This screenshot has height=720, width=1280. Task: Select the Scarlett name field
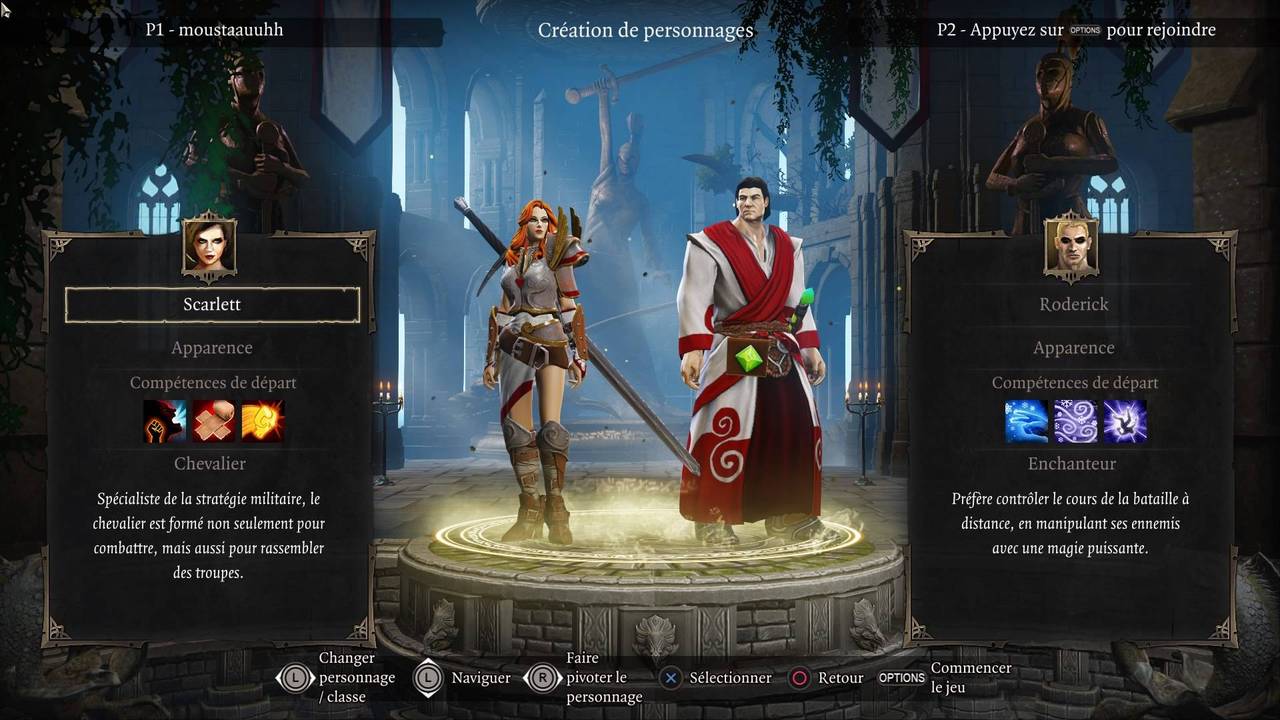212,305
